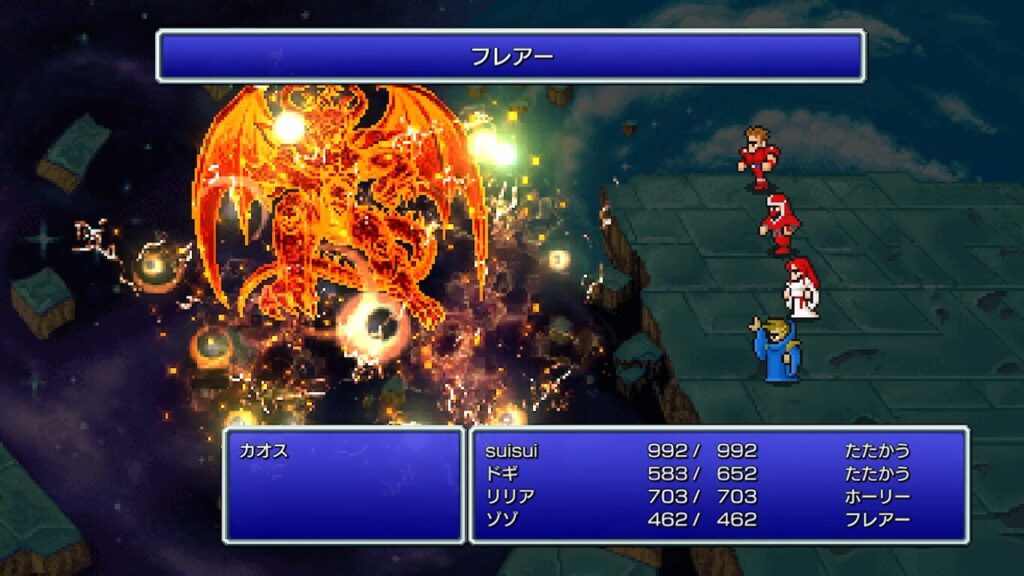Select party member ゾゾ's row
The image size is (1024, 576).
(x=501, y=520)
